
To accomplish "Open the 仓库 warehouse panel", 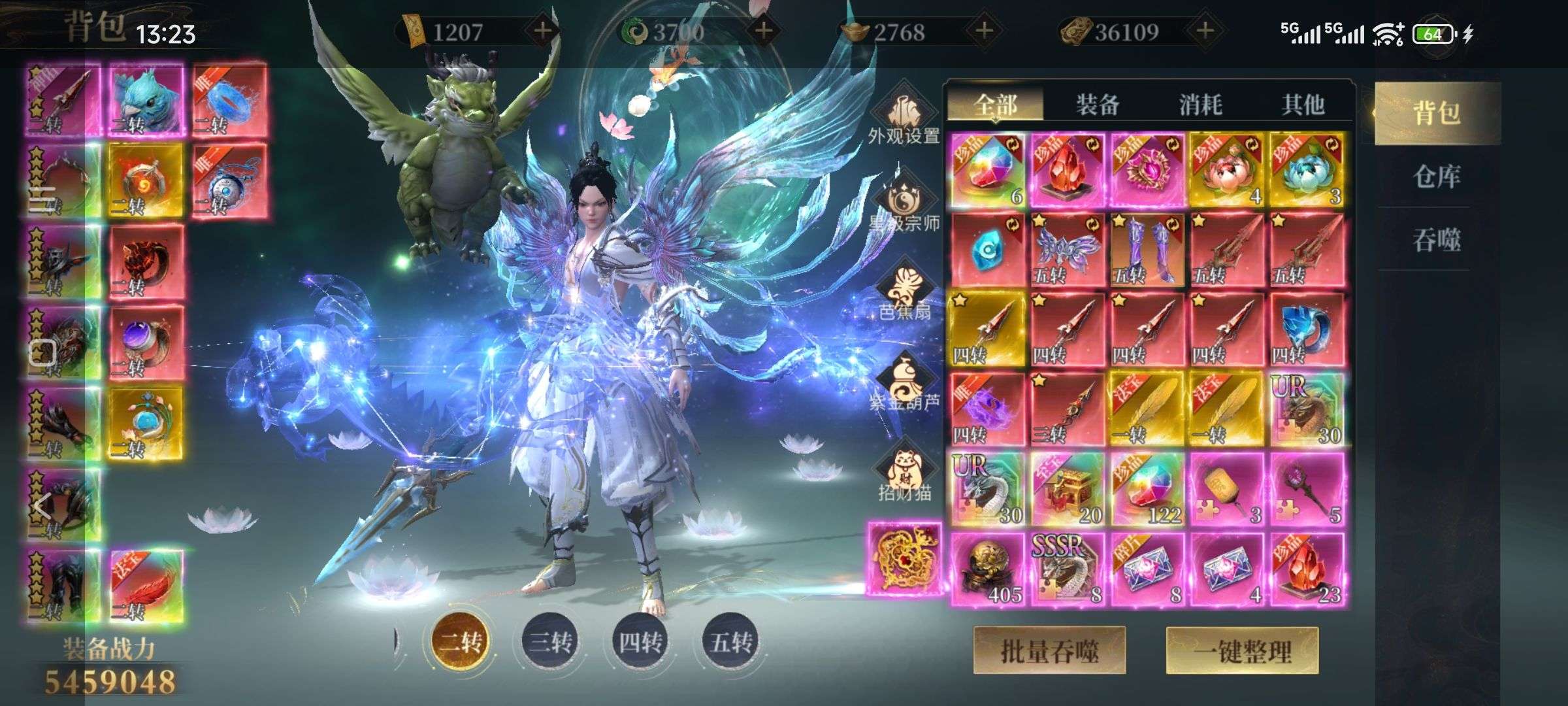I will [1436, 176].
